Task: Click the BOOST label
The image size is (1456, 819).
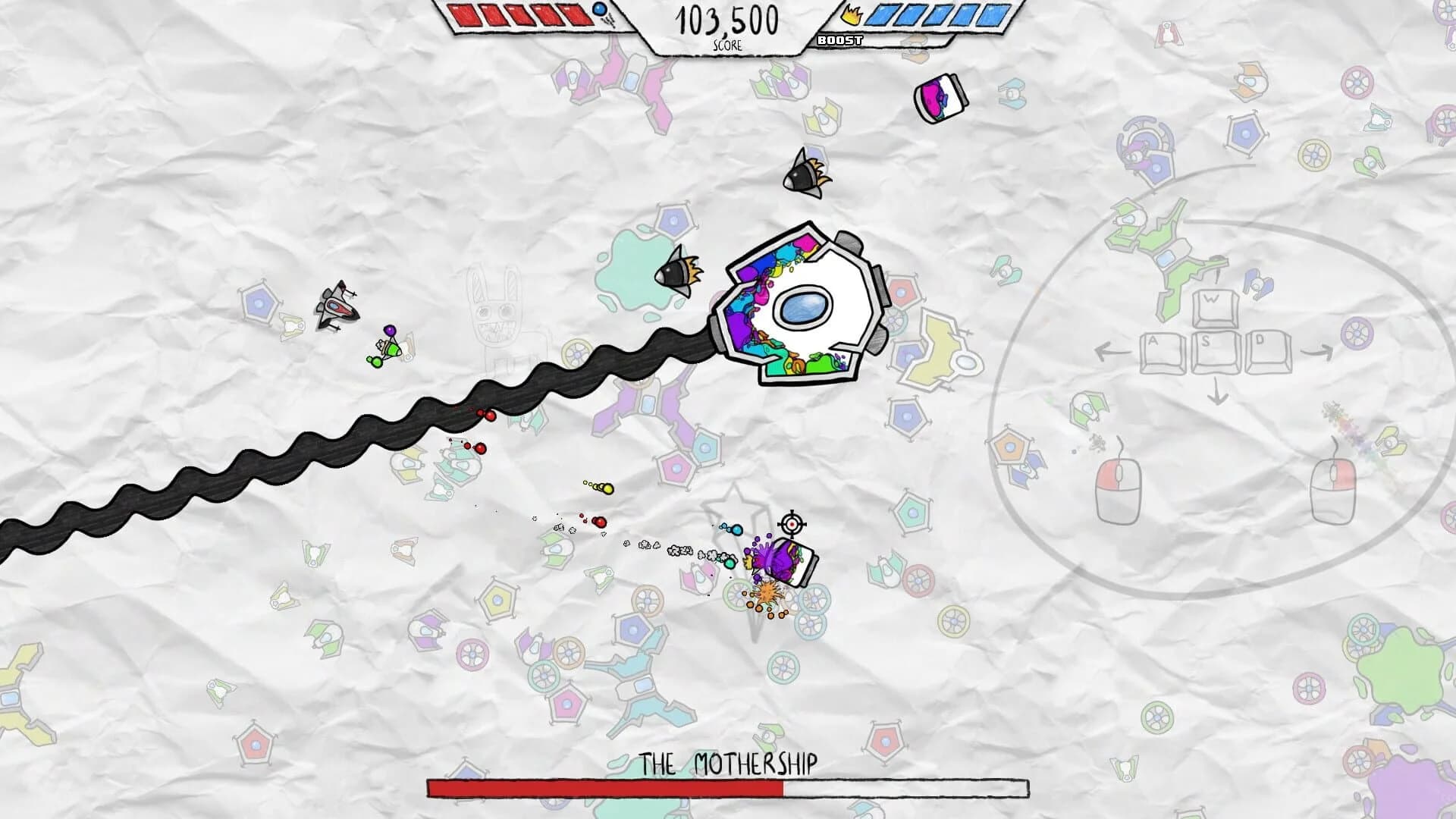Action: tap(840, 39)
